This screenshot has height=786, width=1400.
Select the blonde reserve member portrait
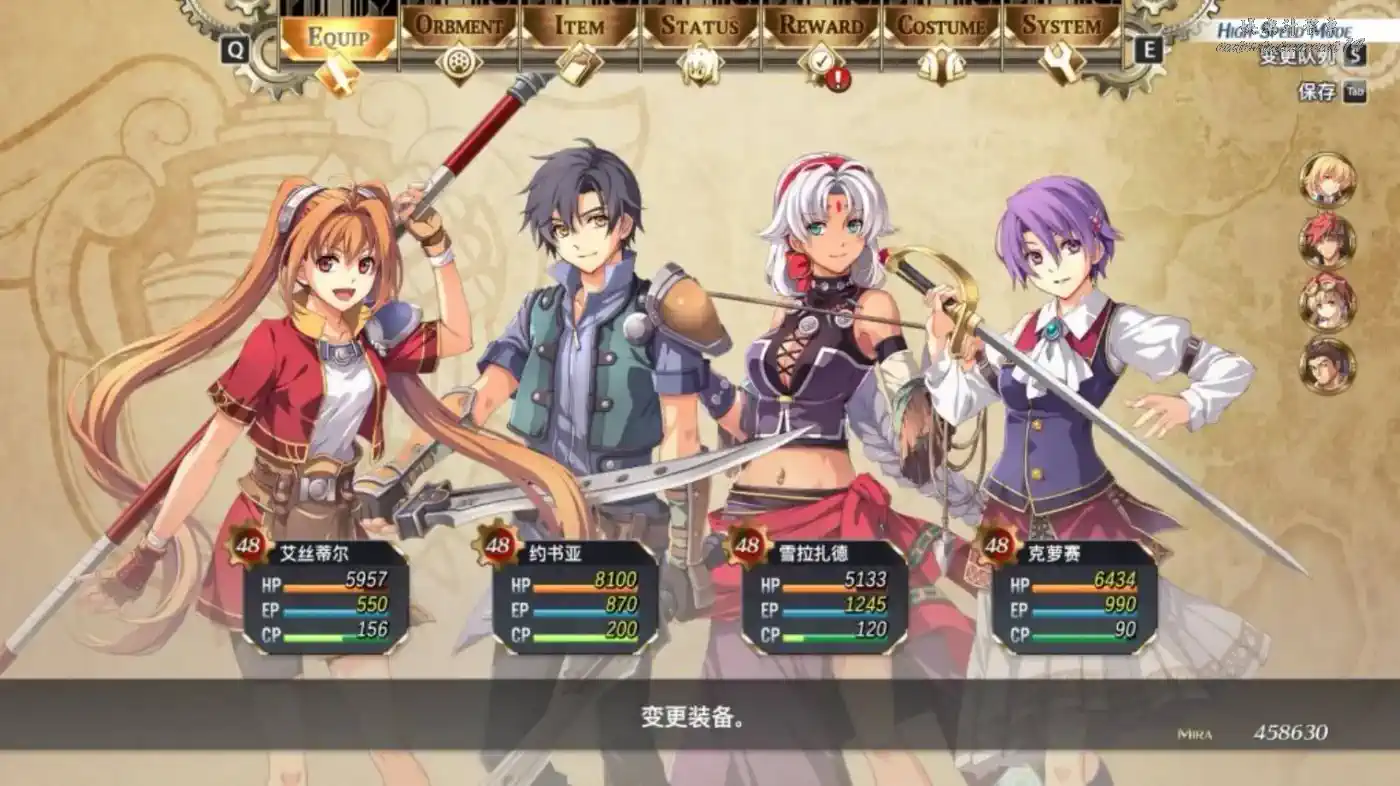coord(1327,180)
